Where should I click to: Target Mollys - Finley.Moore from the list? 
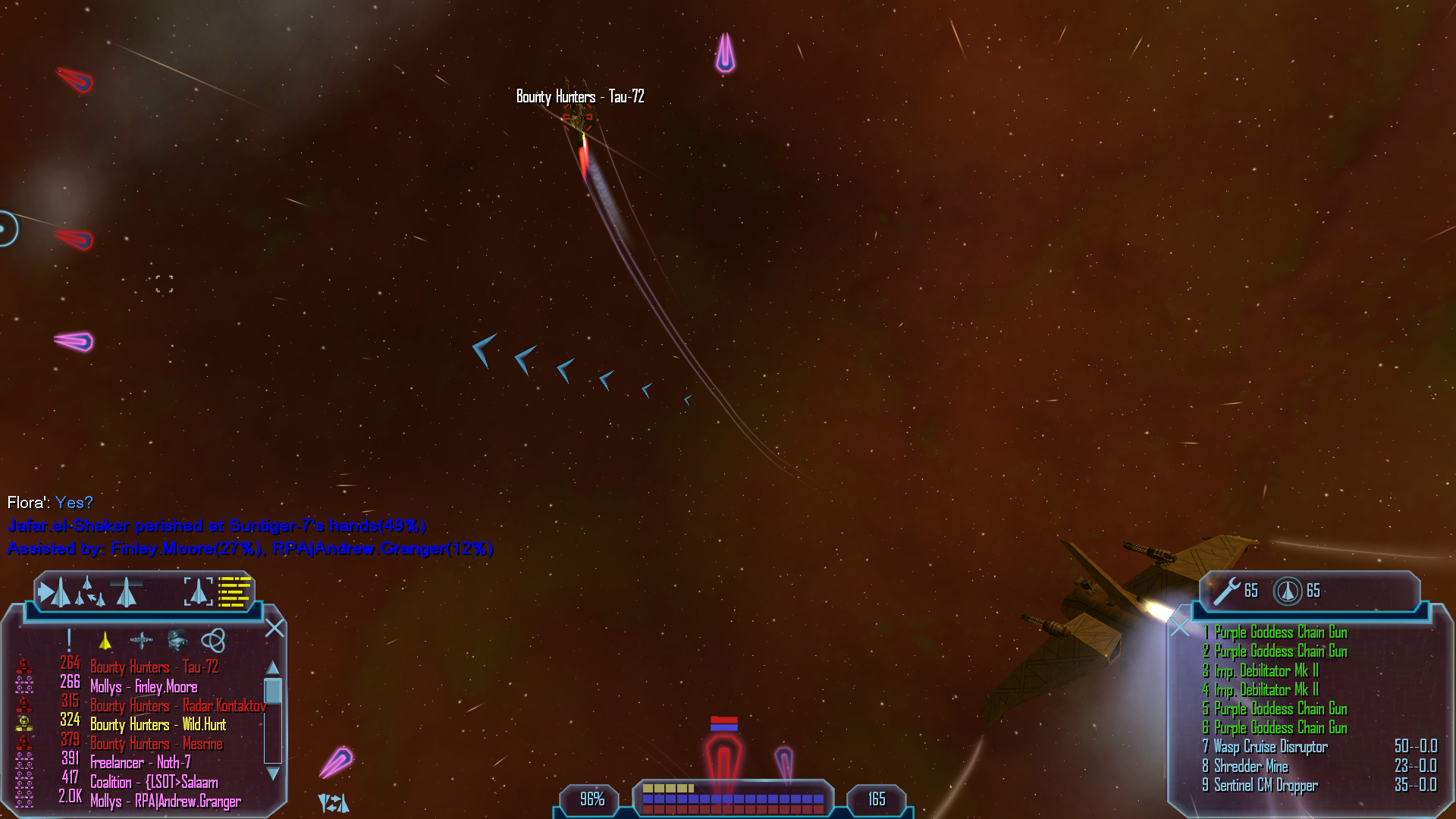click(143, 687)
